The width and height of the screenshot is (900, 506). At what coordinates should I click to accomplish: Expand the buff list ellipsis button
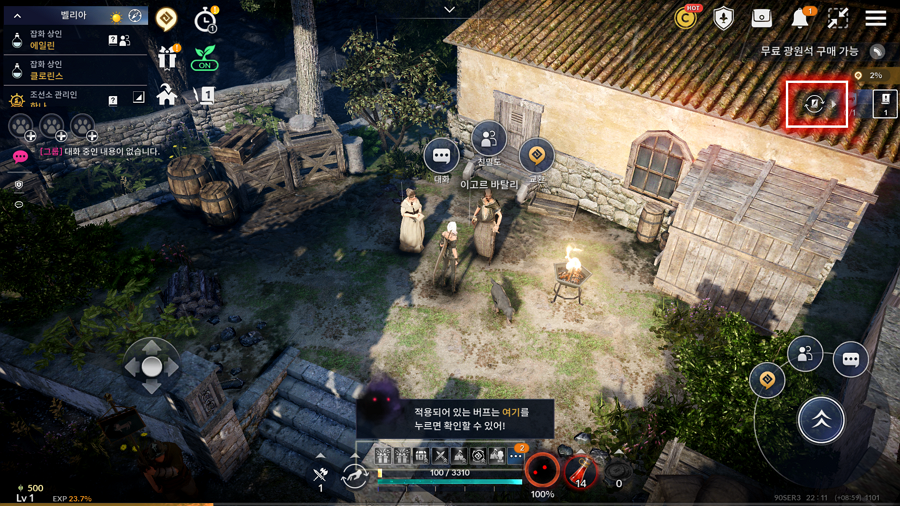point(516,456)
